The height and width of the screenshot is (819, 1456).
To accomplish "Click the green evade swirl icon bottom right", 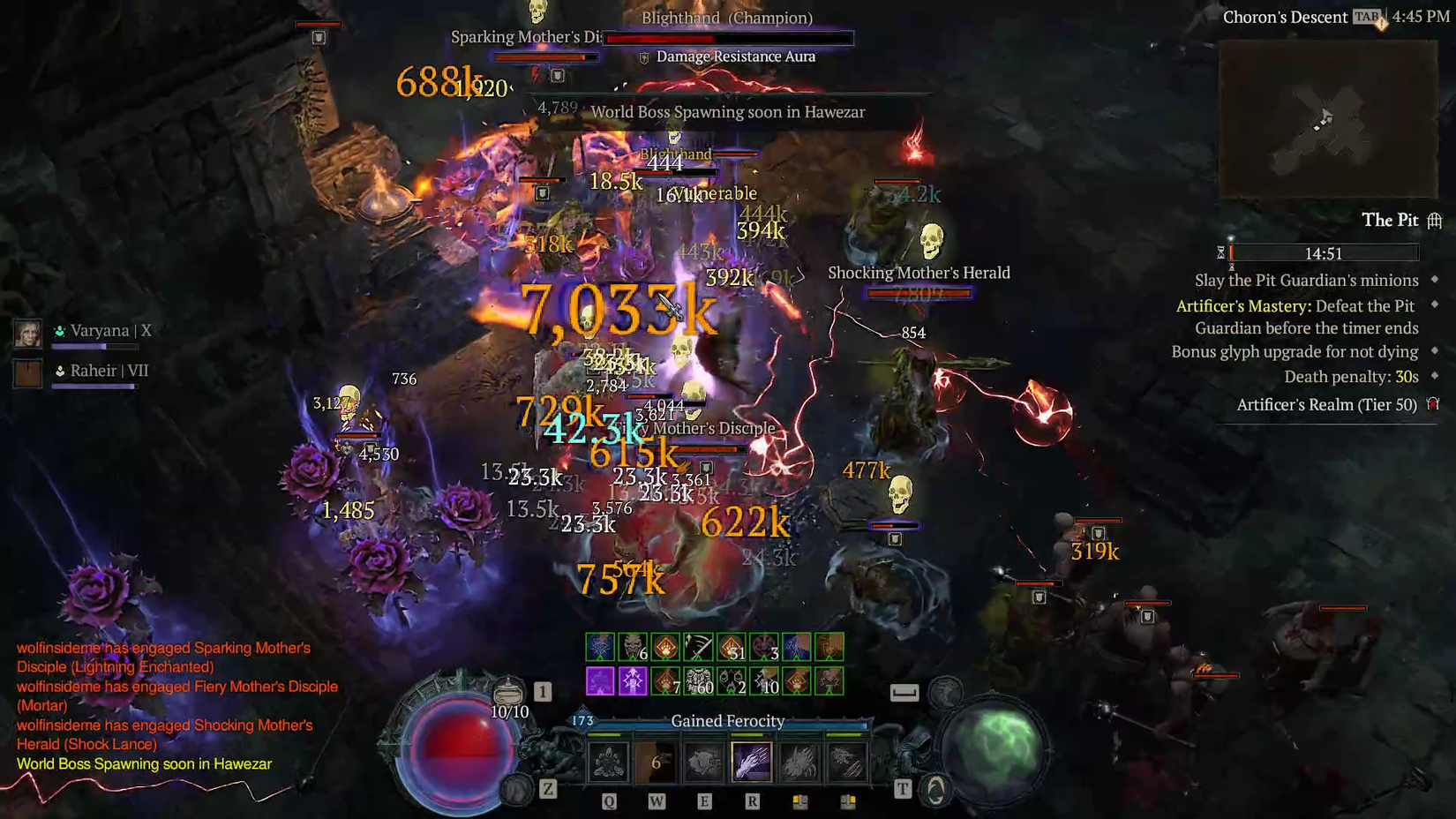I will coord(935,788).
